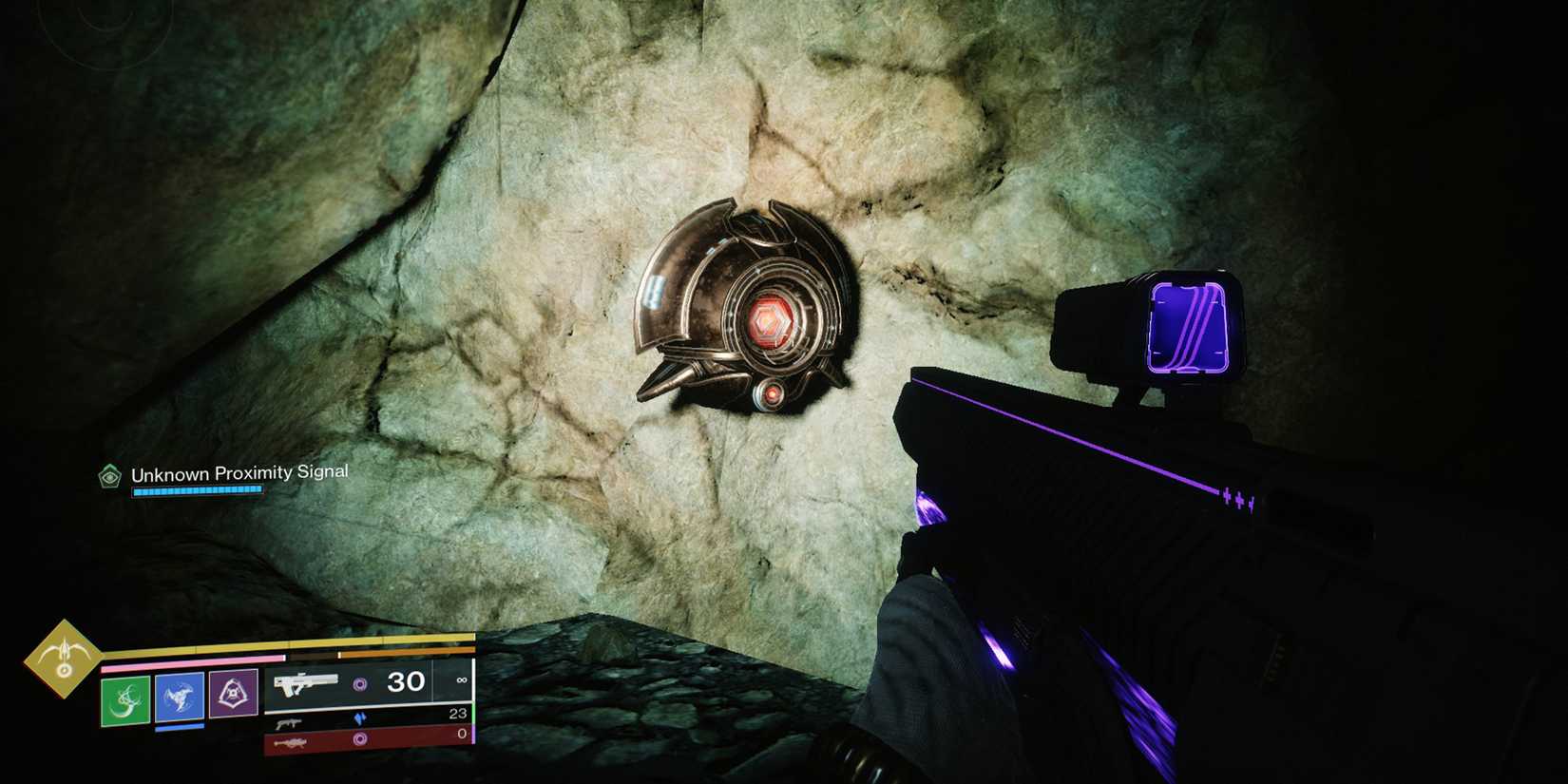Image resolution: width=1568 pixels, height=784 pixels.
Task: Click the special ammo count showing 23
Action: coord(459,712)
